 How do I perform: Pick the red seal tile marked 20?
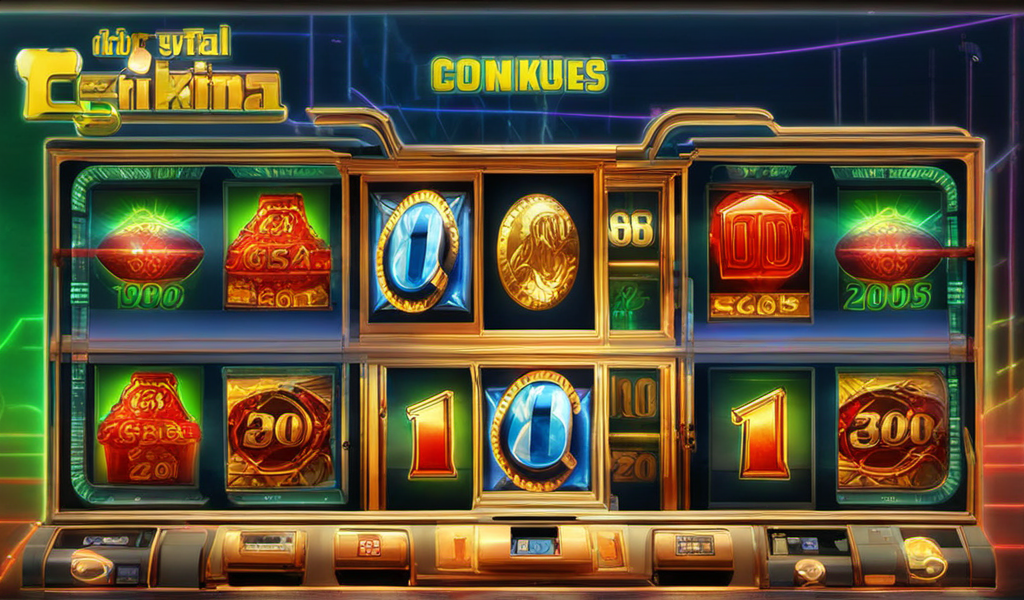(x=278, y=430)
